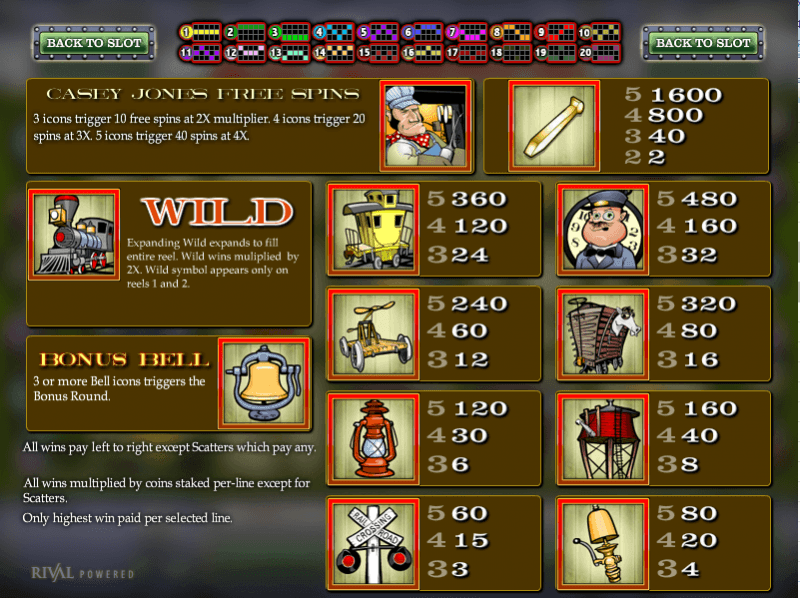Select payline 12 diagram

tap(244, 52)
